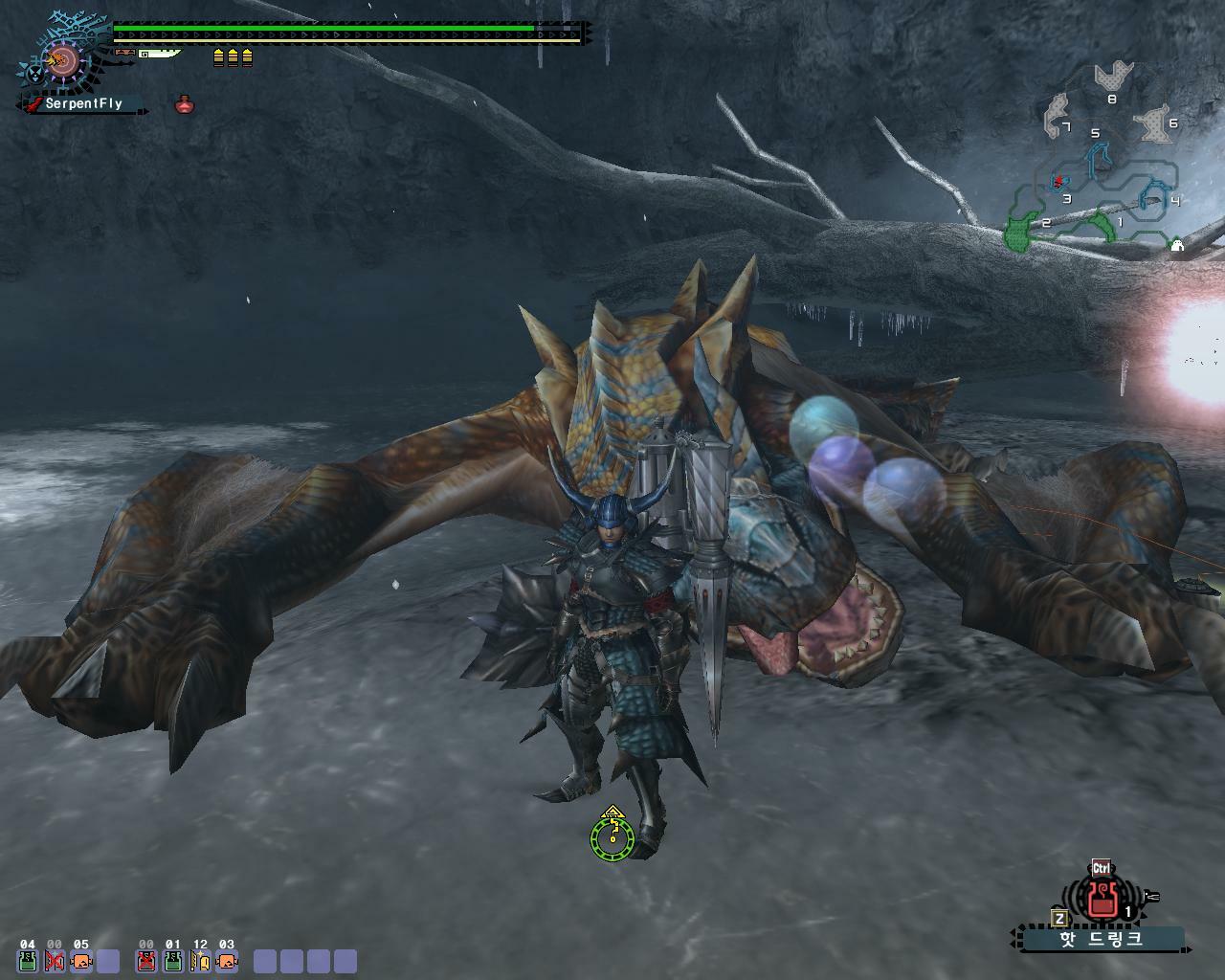Select the whetstone slot showing 12
Image resolution: width=1225 pixels, height=980 pixels.
click(x=200, y=960)
